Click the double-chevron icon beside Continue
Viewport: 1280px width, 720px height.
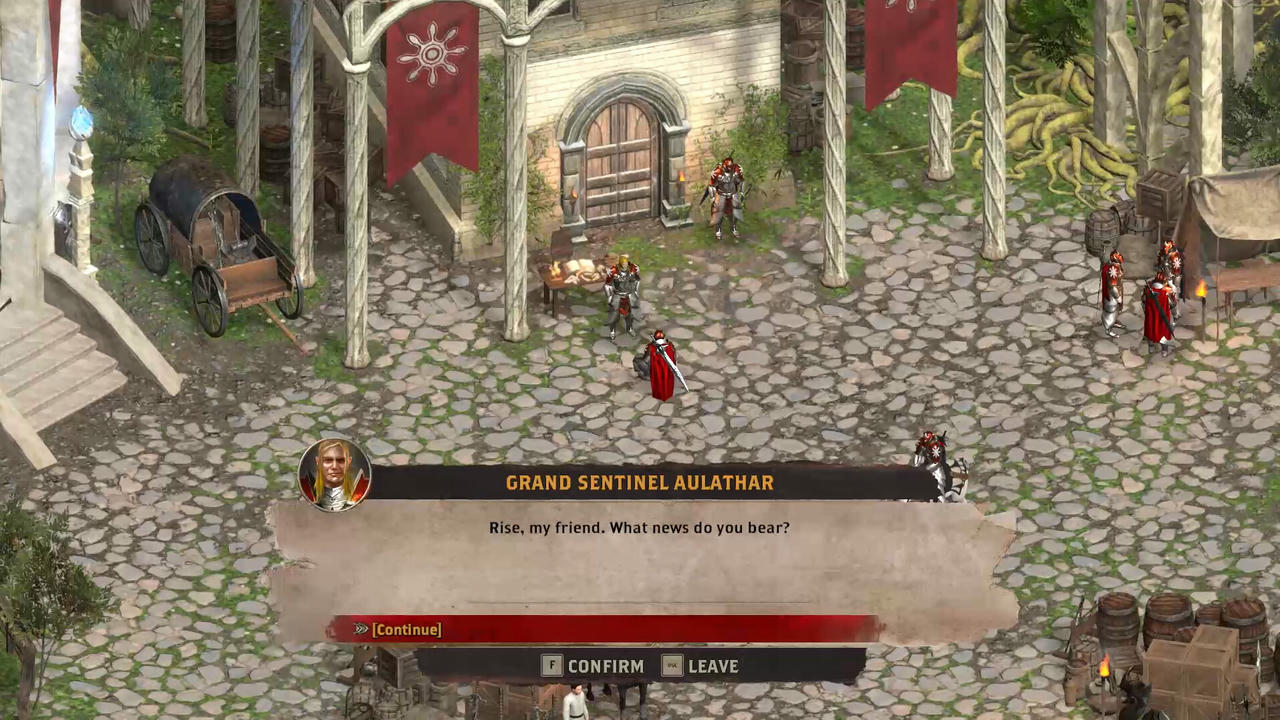pos(360,629)
